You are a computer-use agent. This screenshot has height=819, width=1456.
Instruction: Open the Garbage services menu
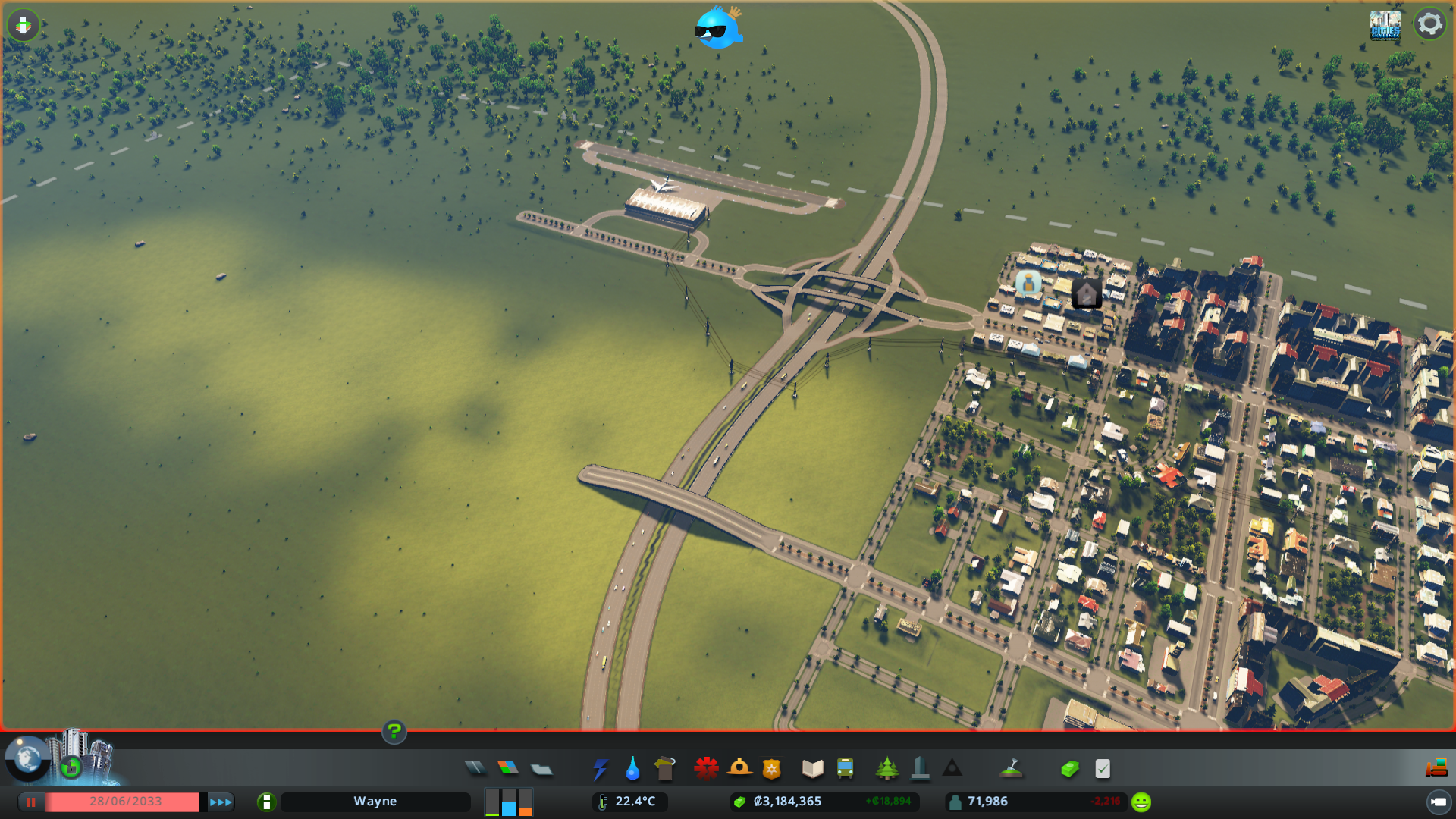pos(665,768)
